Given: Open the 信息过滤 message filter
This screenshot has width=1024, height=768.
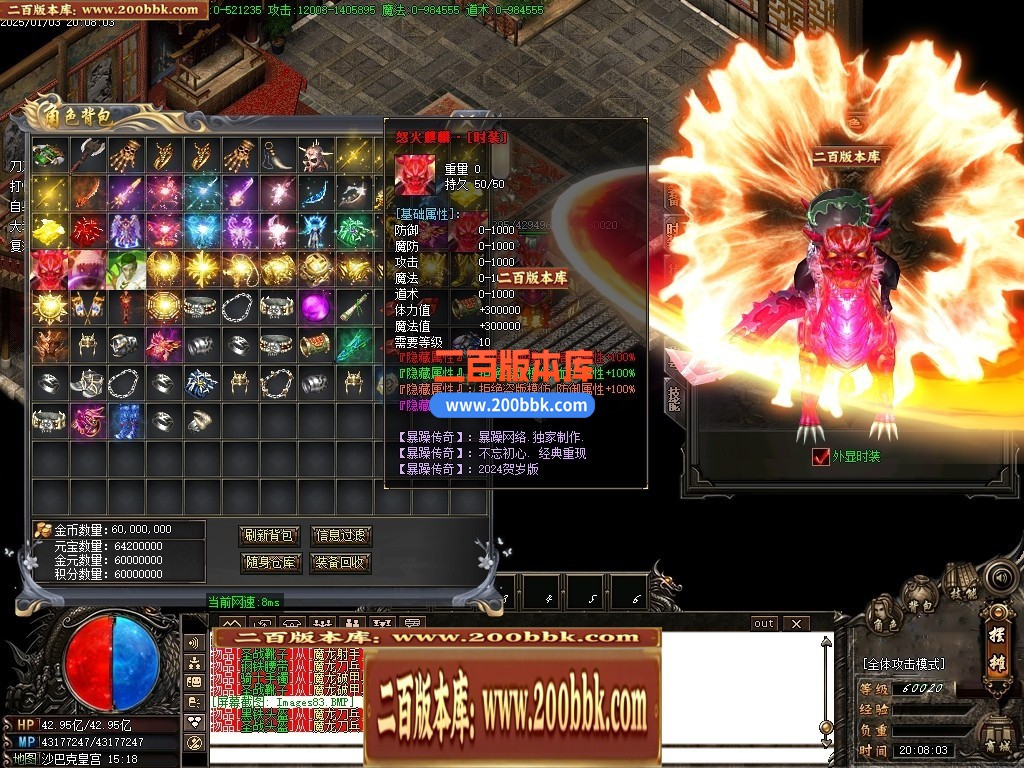Looking at the screenshot, I should [x=341, y=536].
